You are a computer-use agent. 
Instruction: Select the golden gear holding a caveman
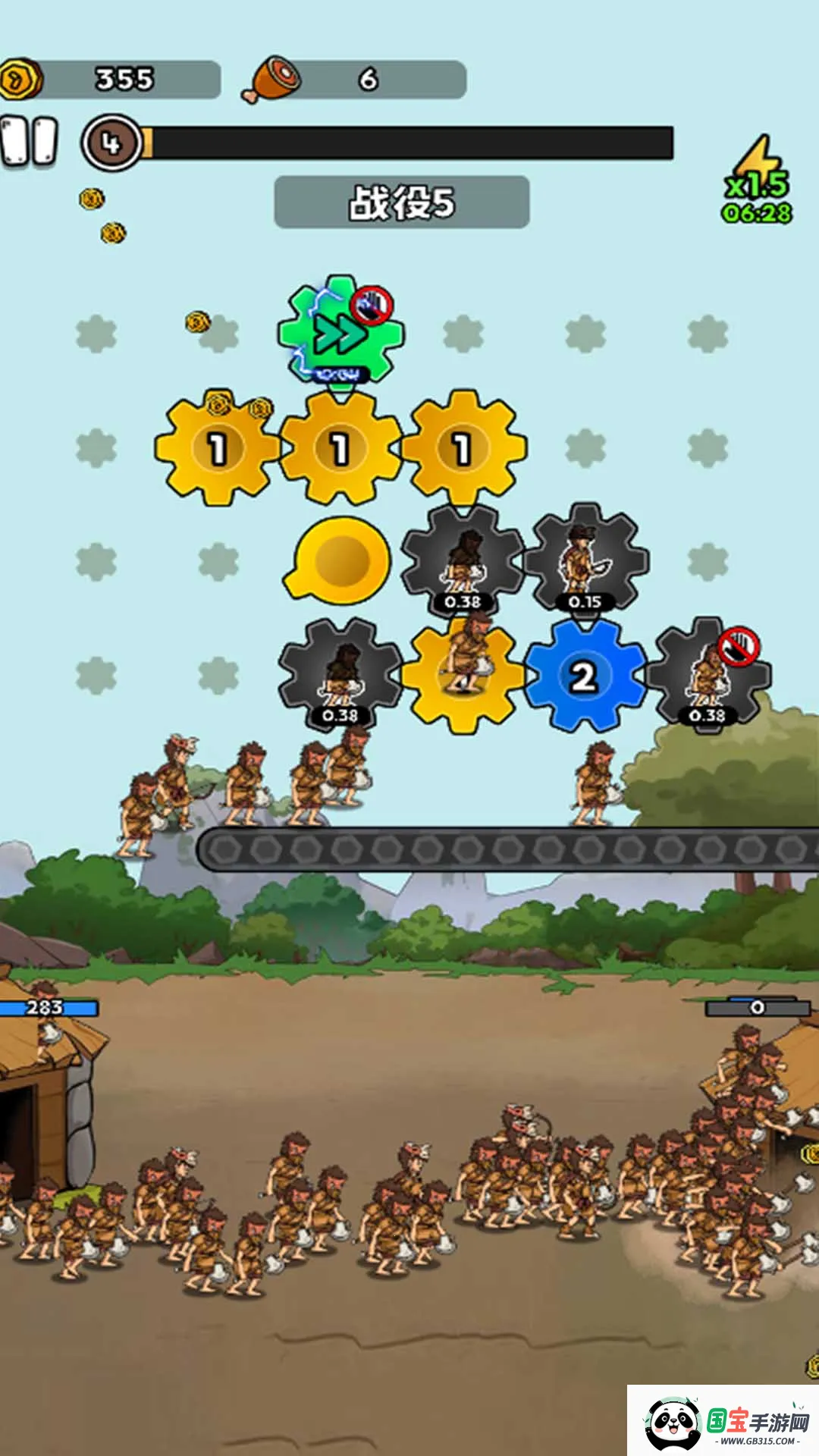(462, 675)
